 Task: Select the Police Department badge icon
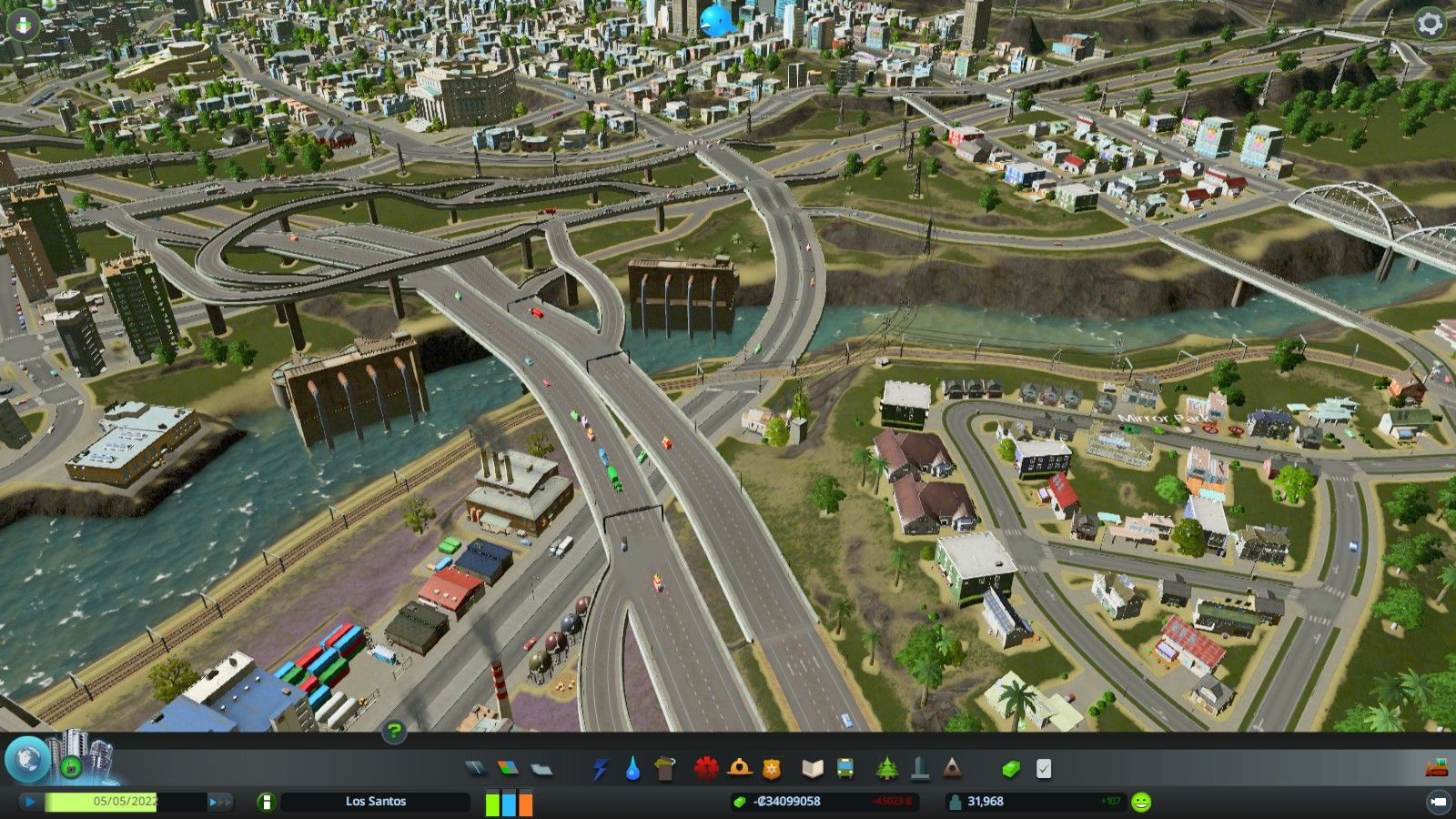point(772,769)
